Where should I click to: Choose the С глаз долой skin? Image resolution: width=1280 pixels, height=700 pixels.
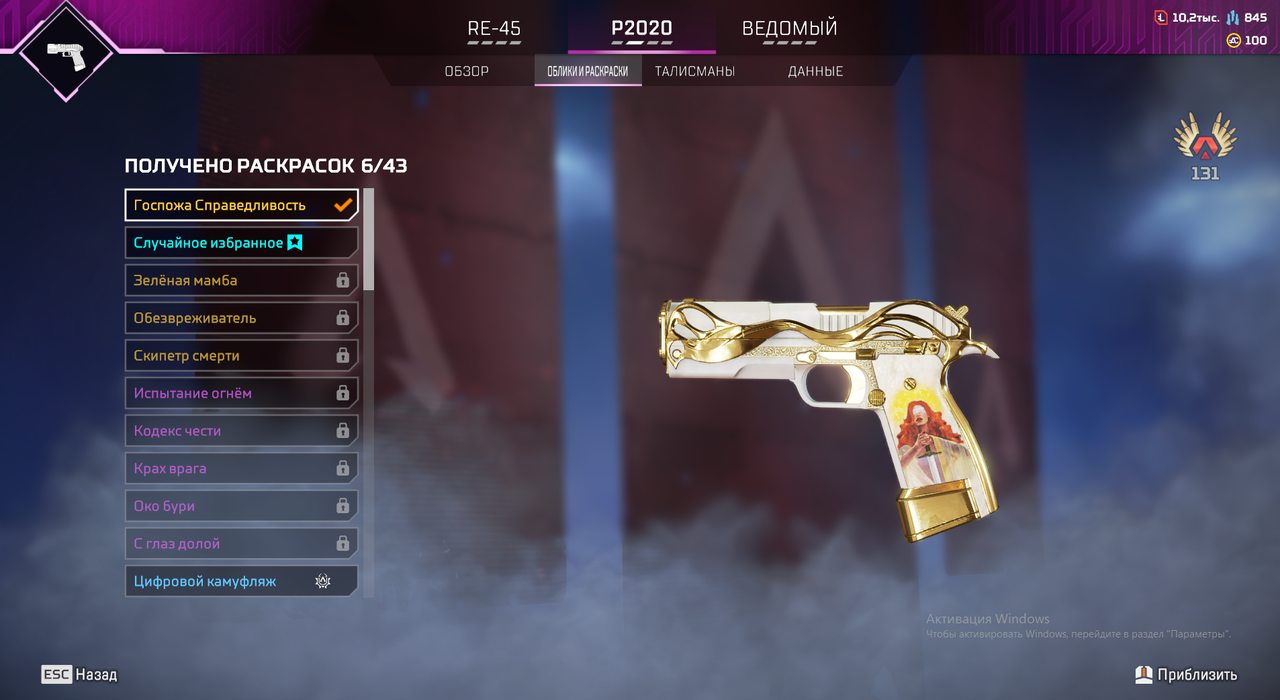241,544
